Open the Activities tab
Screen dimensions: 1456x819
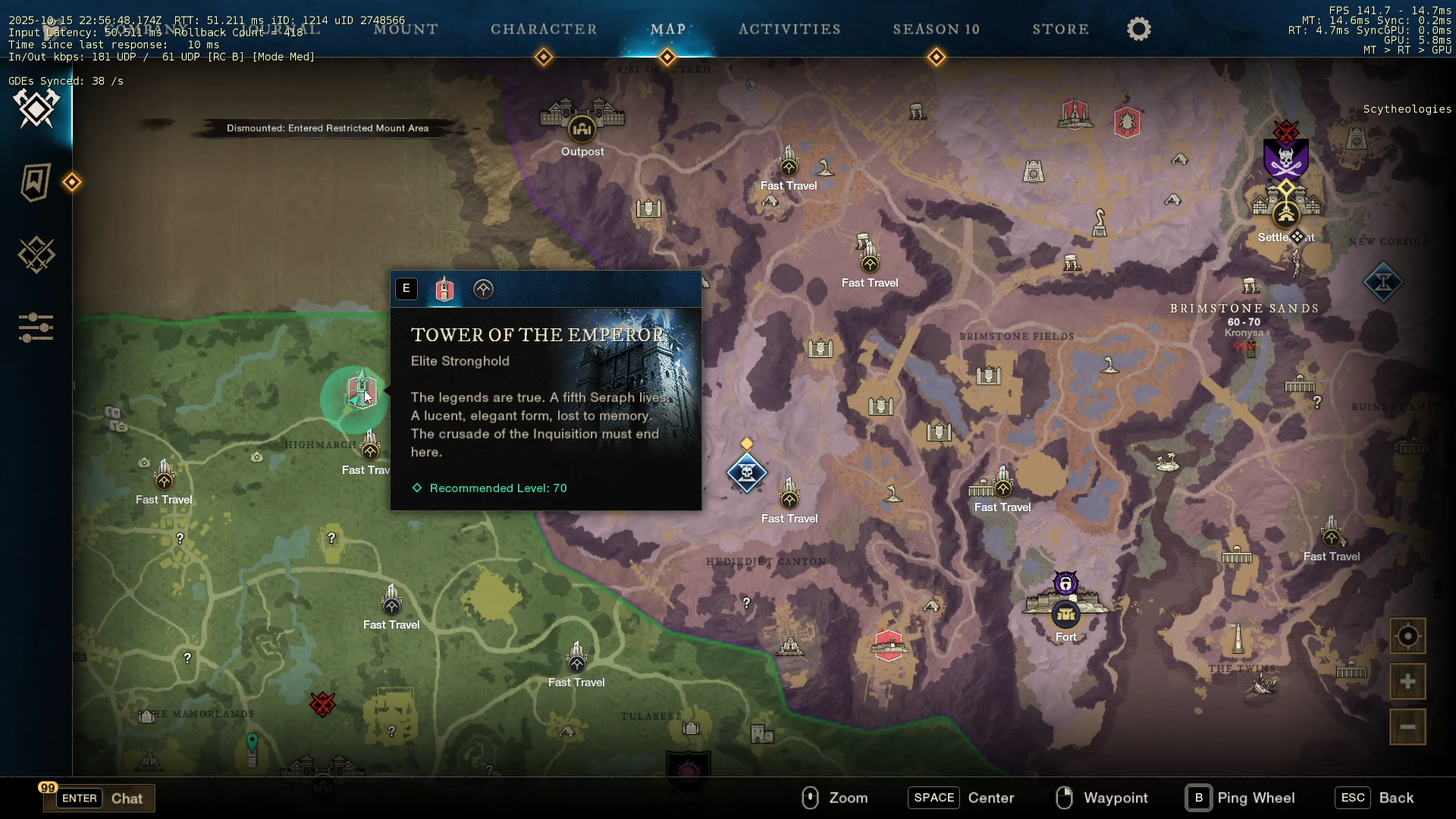[x=789, y=30]
